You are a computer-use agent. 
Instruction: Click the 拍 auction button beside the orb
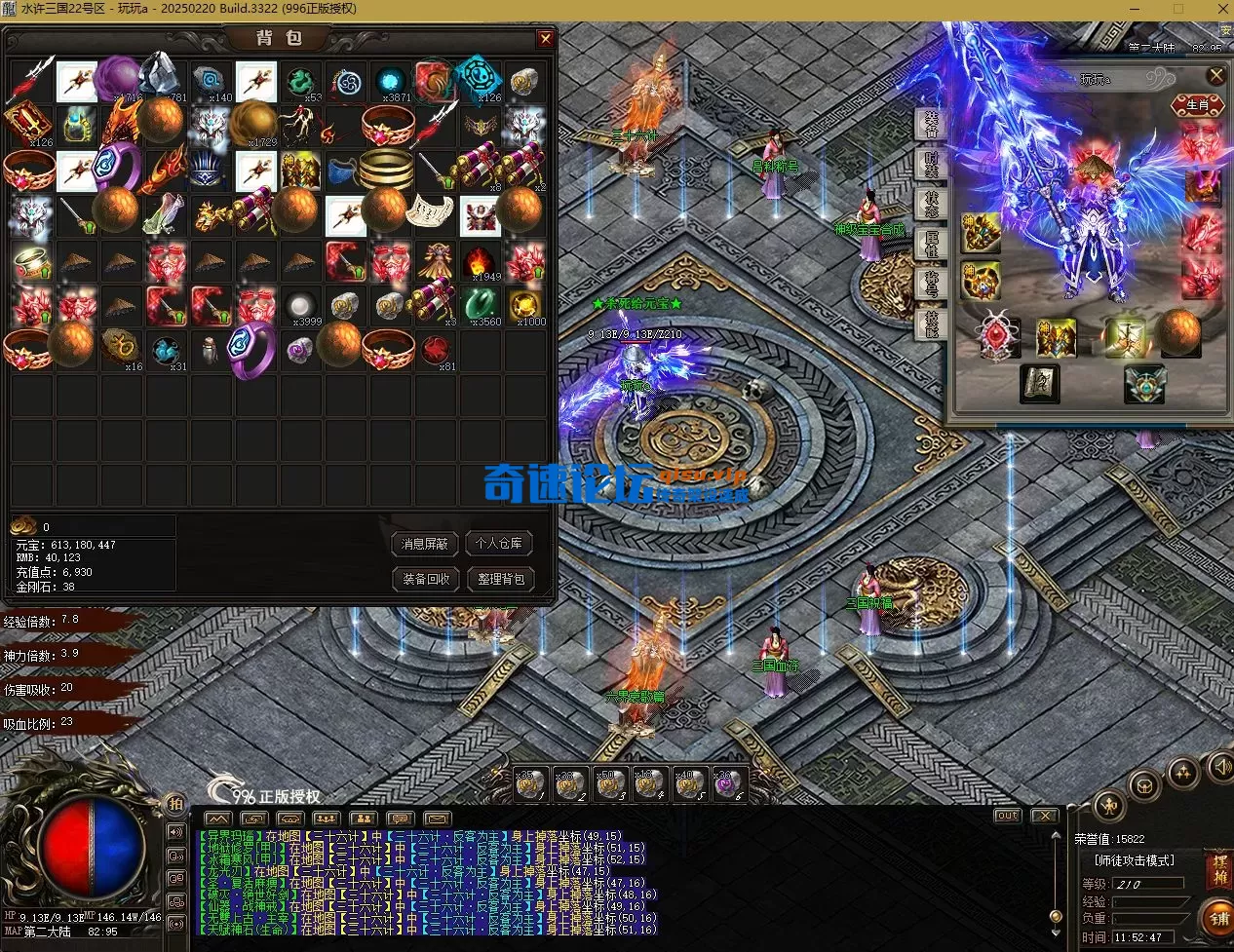point(175,803)
